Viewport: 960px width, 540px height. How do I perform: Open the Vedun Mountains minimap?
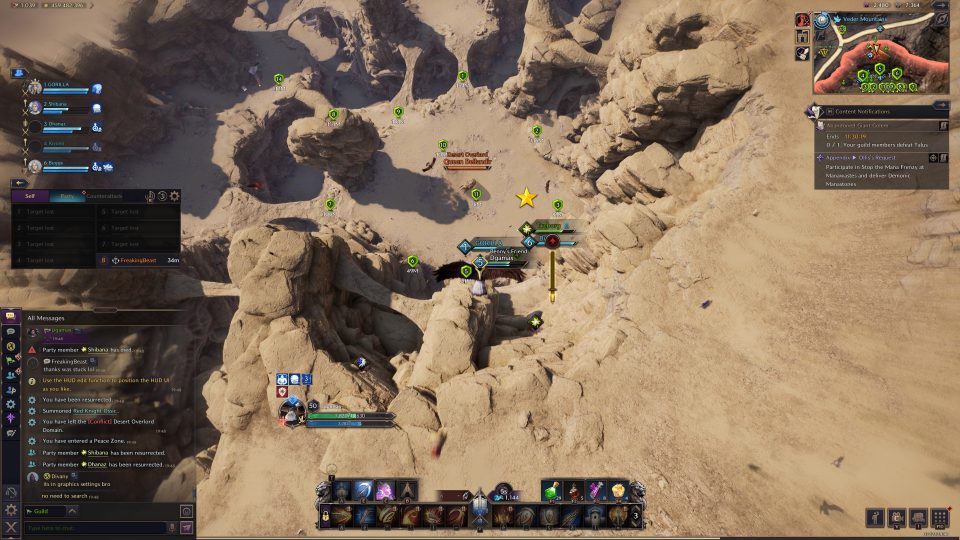pyautogui.click(x=882, y=54)
